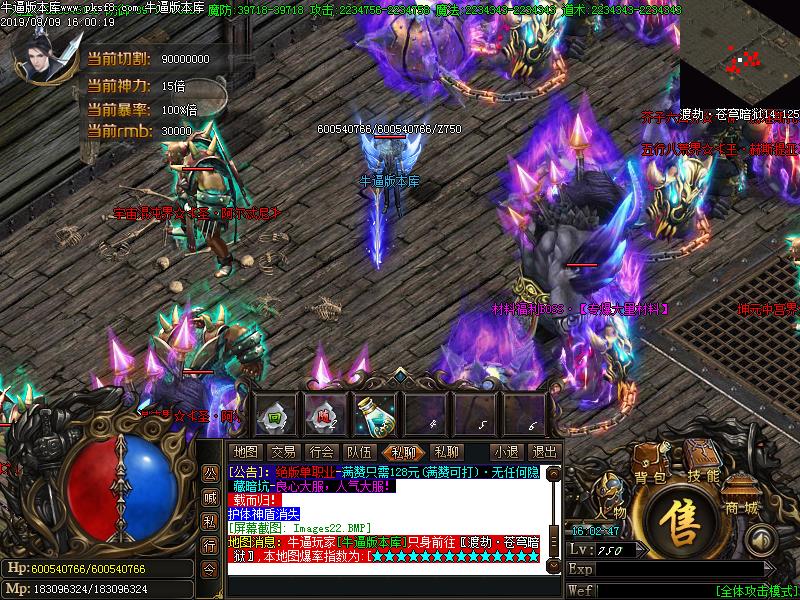This screenshot has width=800, height=600.
Task: Toggle the sound speaker button
Action: coord(761,541)
